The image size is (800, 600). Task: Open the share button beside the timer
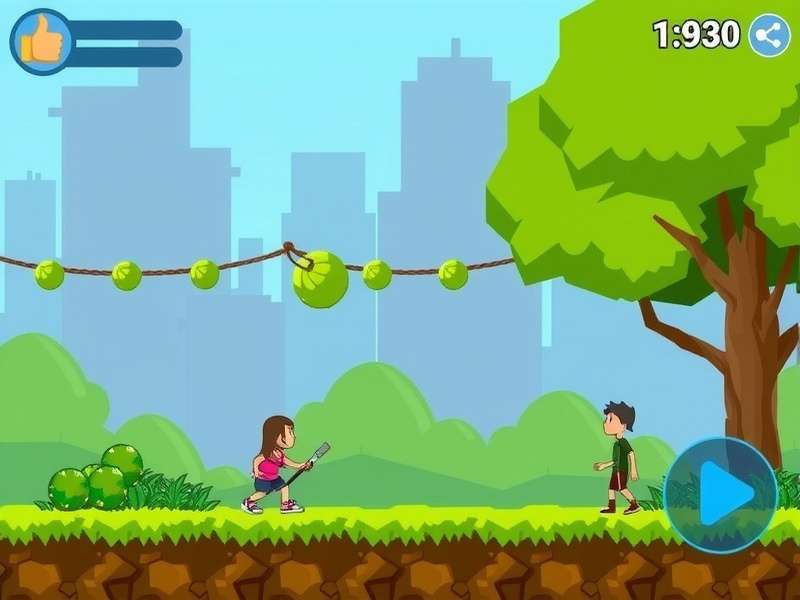pos(769,36)
